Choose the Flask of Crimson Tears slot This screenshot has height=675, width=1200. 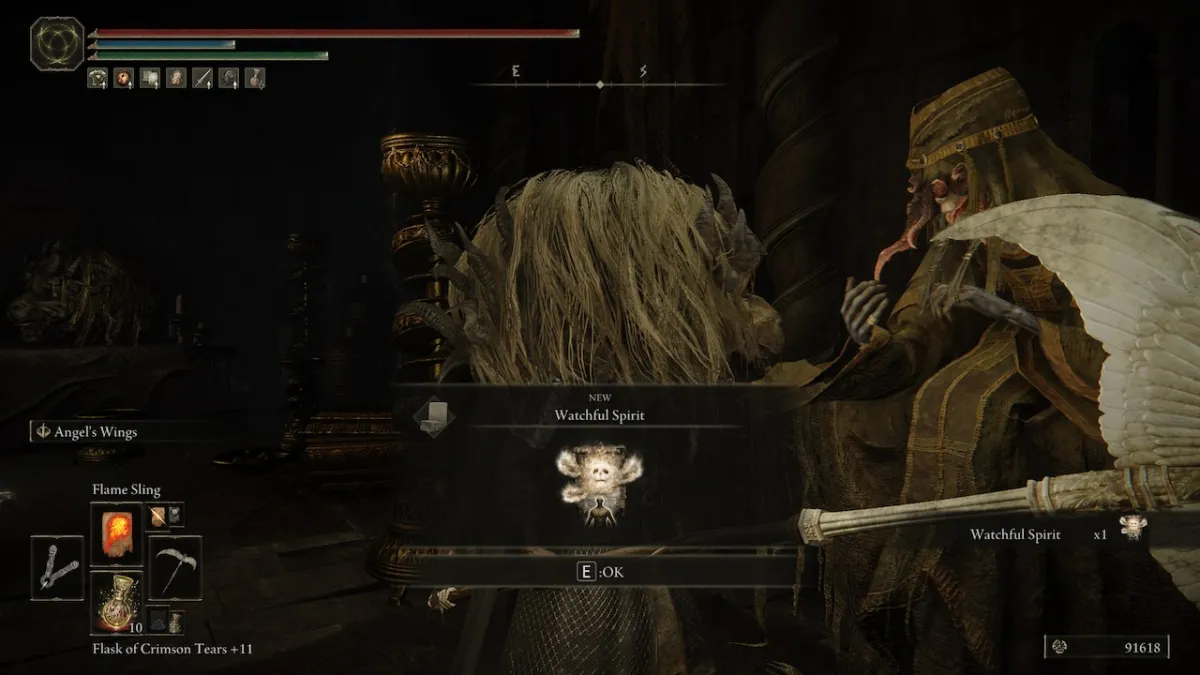[x=116, y=602]
